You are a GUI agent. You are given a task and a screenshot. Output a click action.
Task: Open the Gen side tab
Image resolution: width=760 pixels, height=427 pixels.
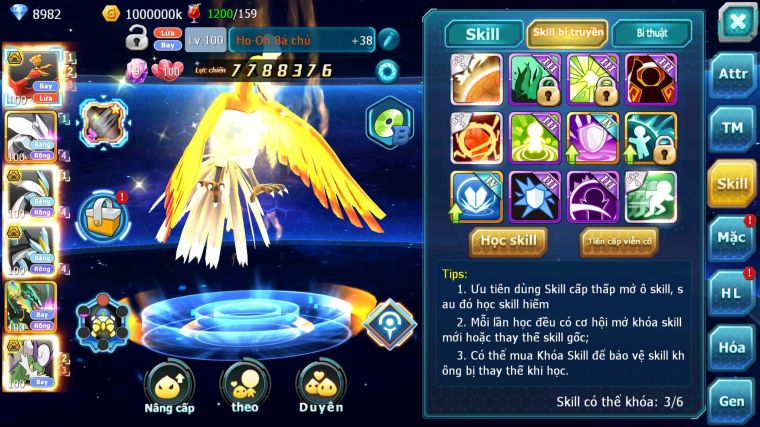coord(731,399)
